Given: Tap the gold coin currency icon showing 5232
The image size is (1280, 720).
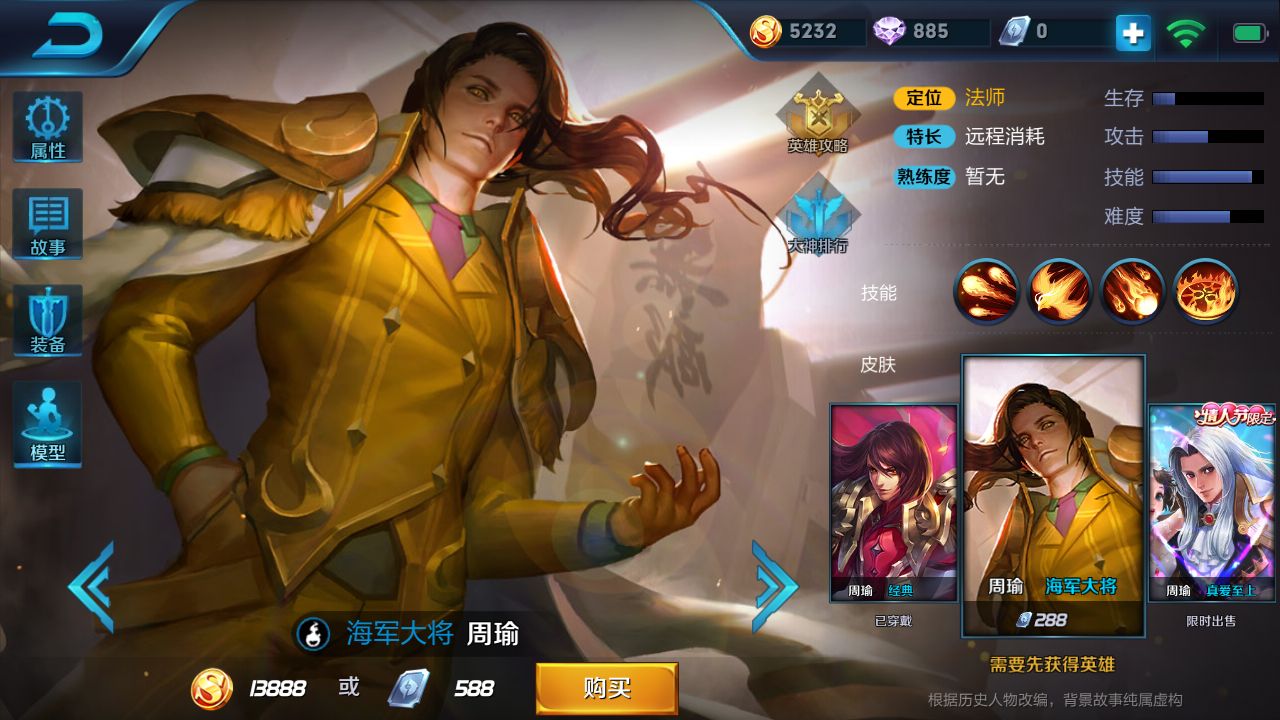Looking at the screenshot, I should point(765,31).
